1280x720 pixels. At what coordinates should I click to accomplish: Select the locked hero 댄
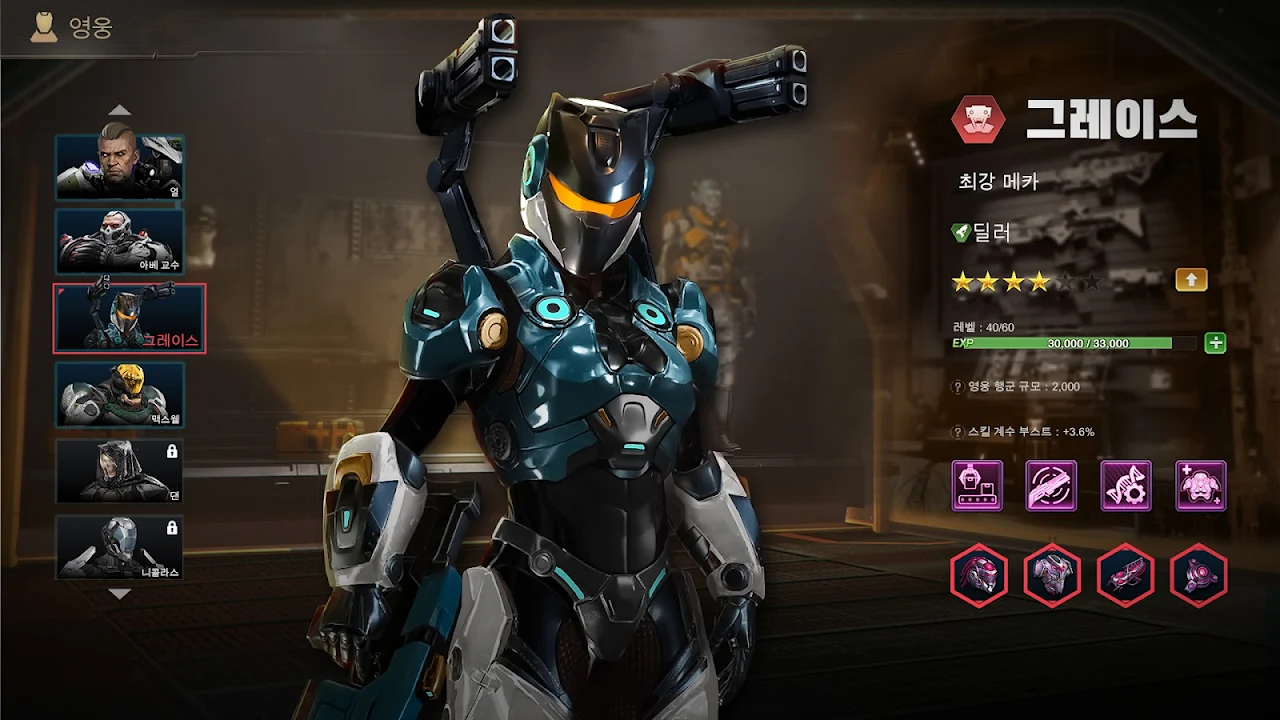click(x=120, y=471)
